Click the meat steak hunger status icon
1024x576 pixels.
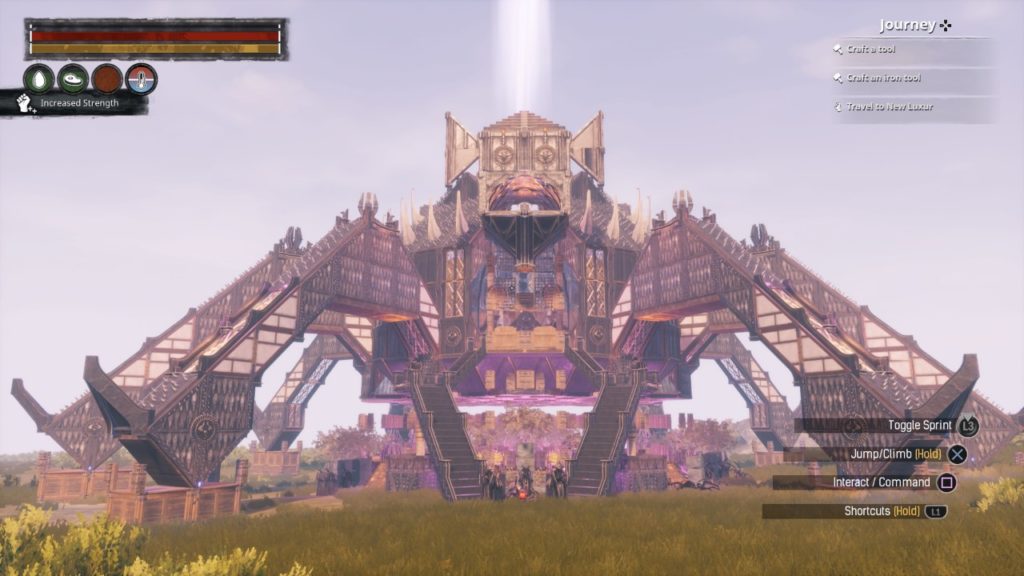tap(73, 78)
